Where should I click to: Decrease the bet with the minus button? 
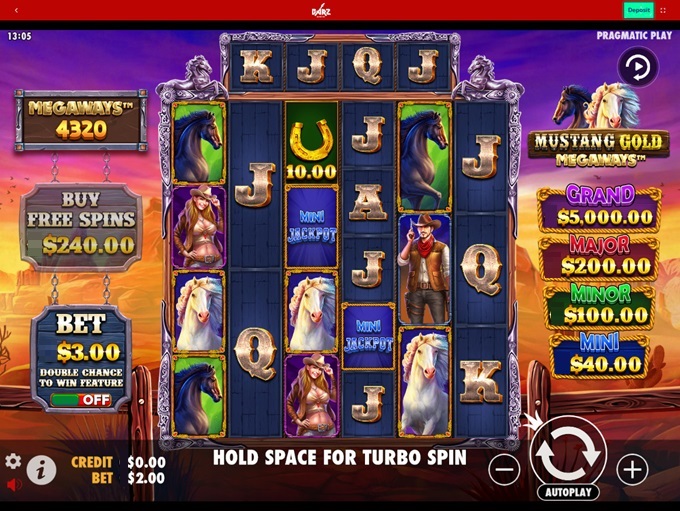click(x=505, y=468)
